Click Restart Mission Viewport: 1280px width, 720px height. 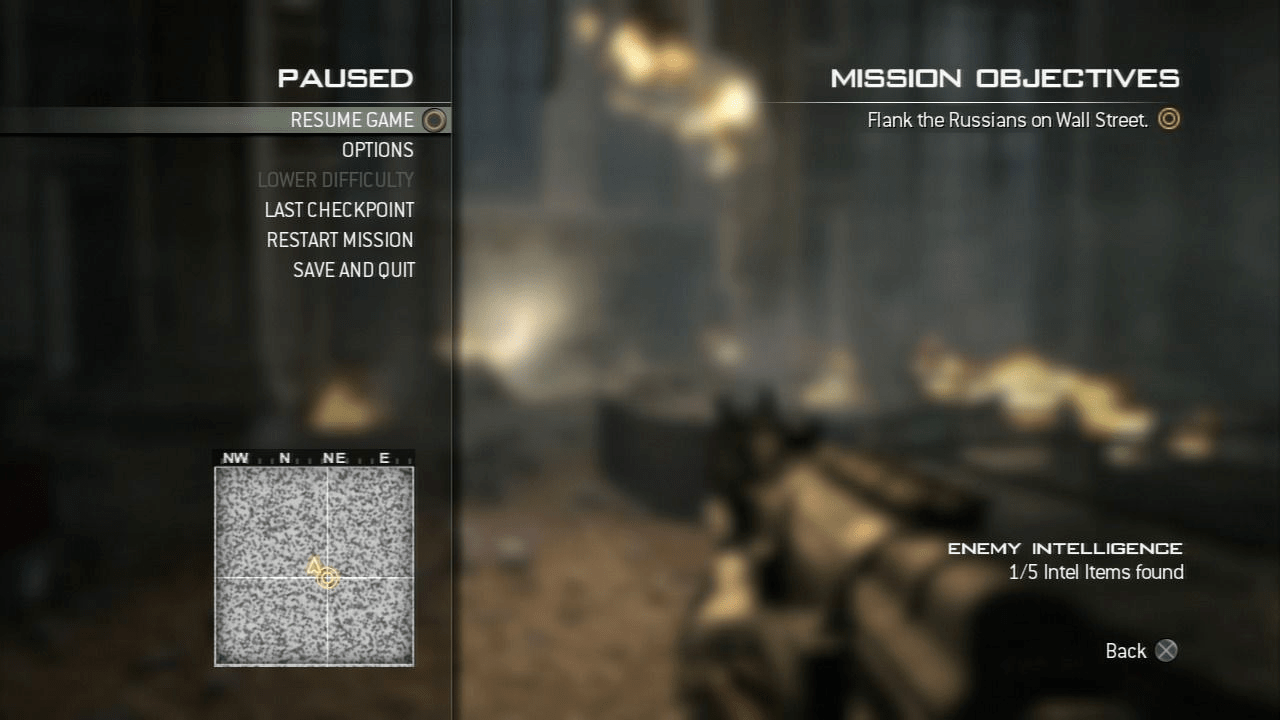click(x=340, y=240)
